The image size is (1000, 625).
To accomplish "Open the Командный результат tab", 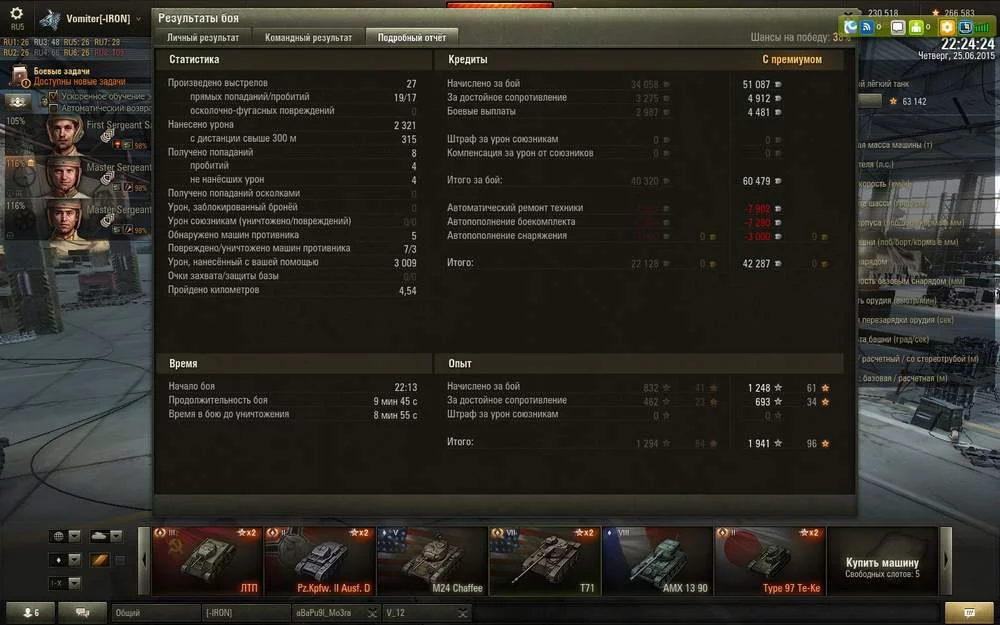I will tap(308, 38).
